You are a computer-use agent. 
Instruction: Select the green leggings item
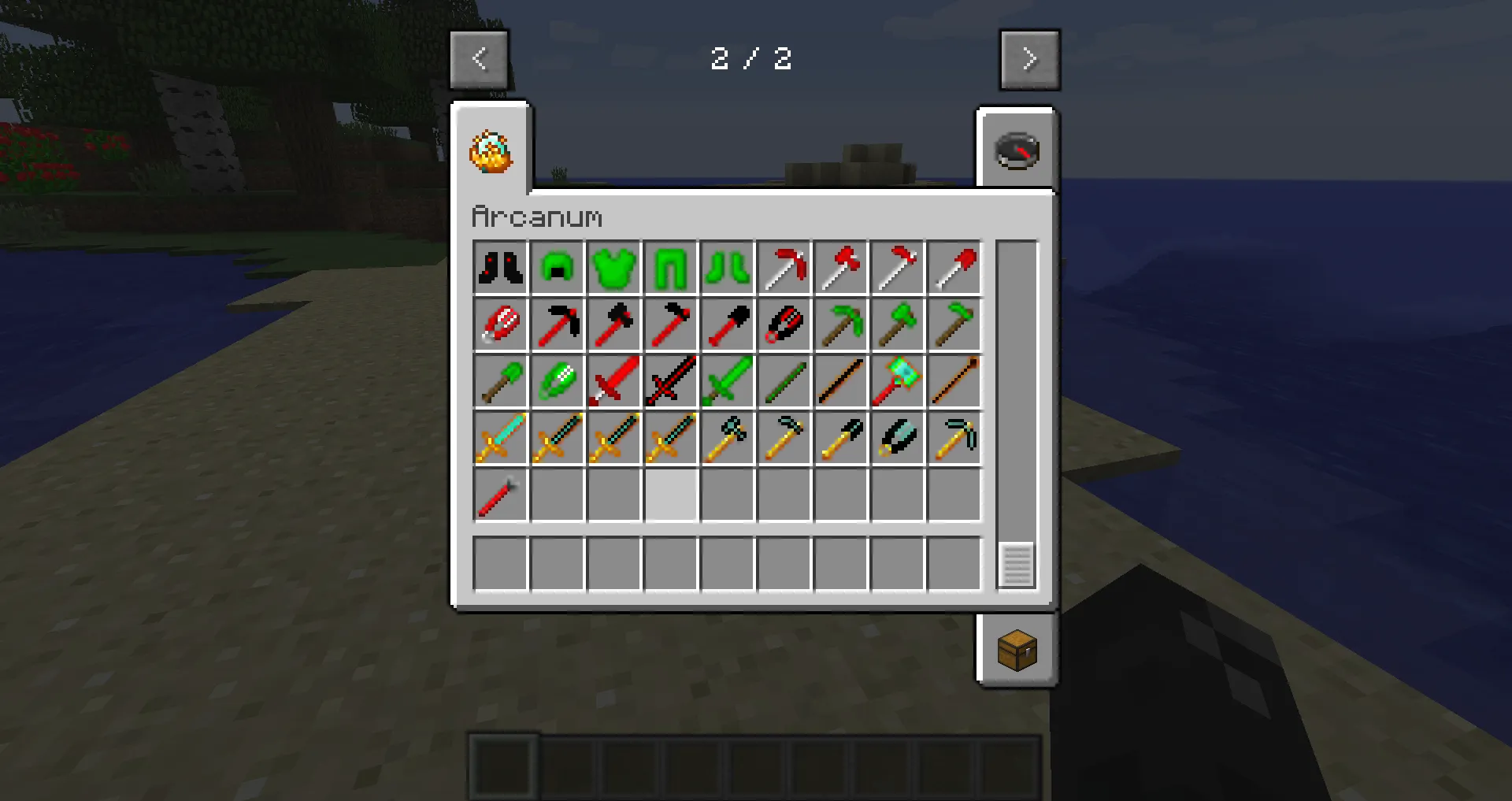[670, 268]
